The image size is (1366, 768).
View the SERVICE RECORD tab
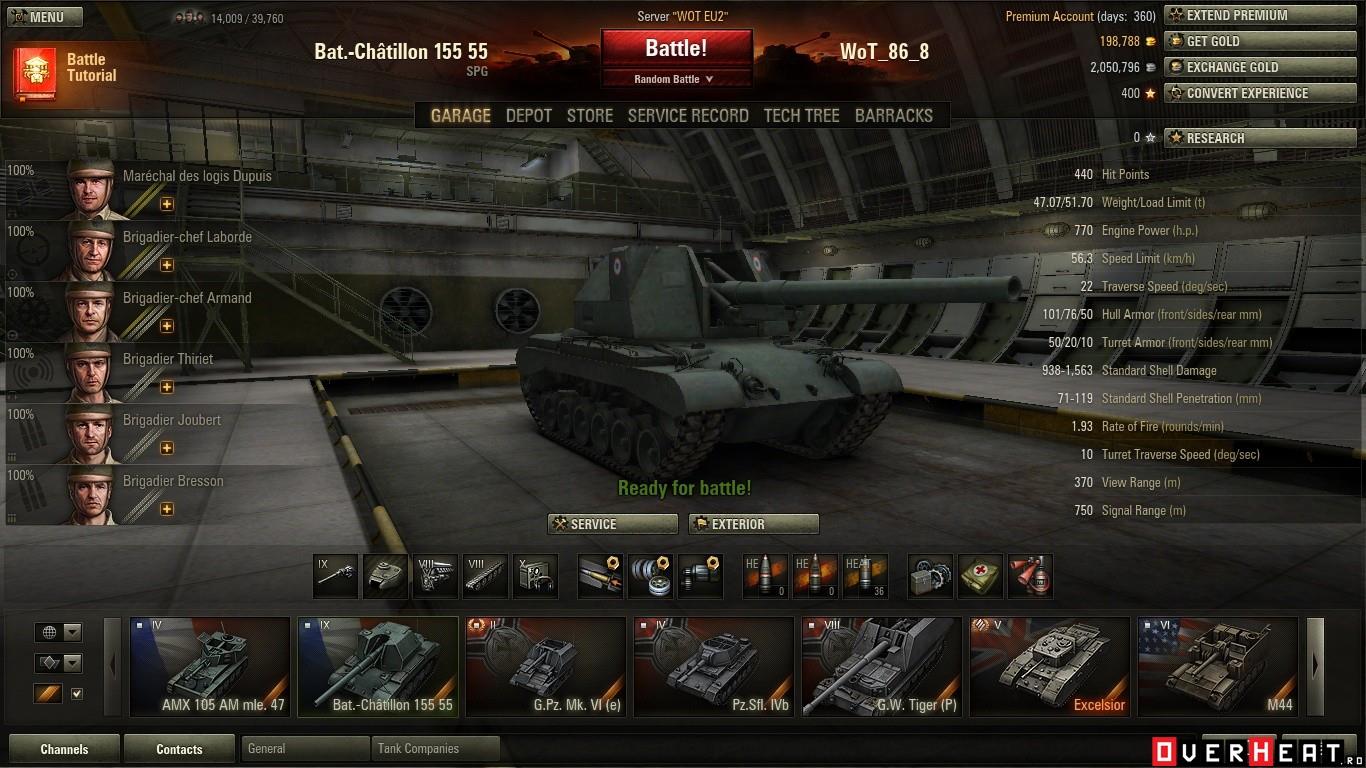(x=688, y=116)
